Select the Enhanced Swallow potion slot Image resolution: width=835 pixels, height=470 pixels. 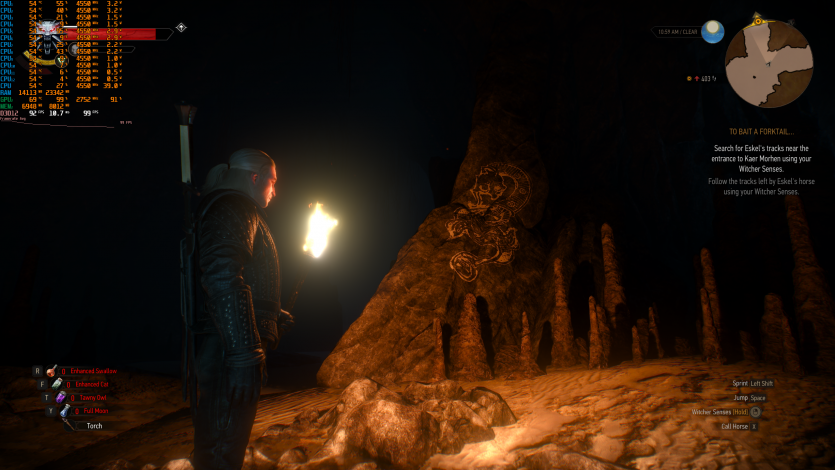click(x=52, y=370)
